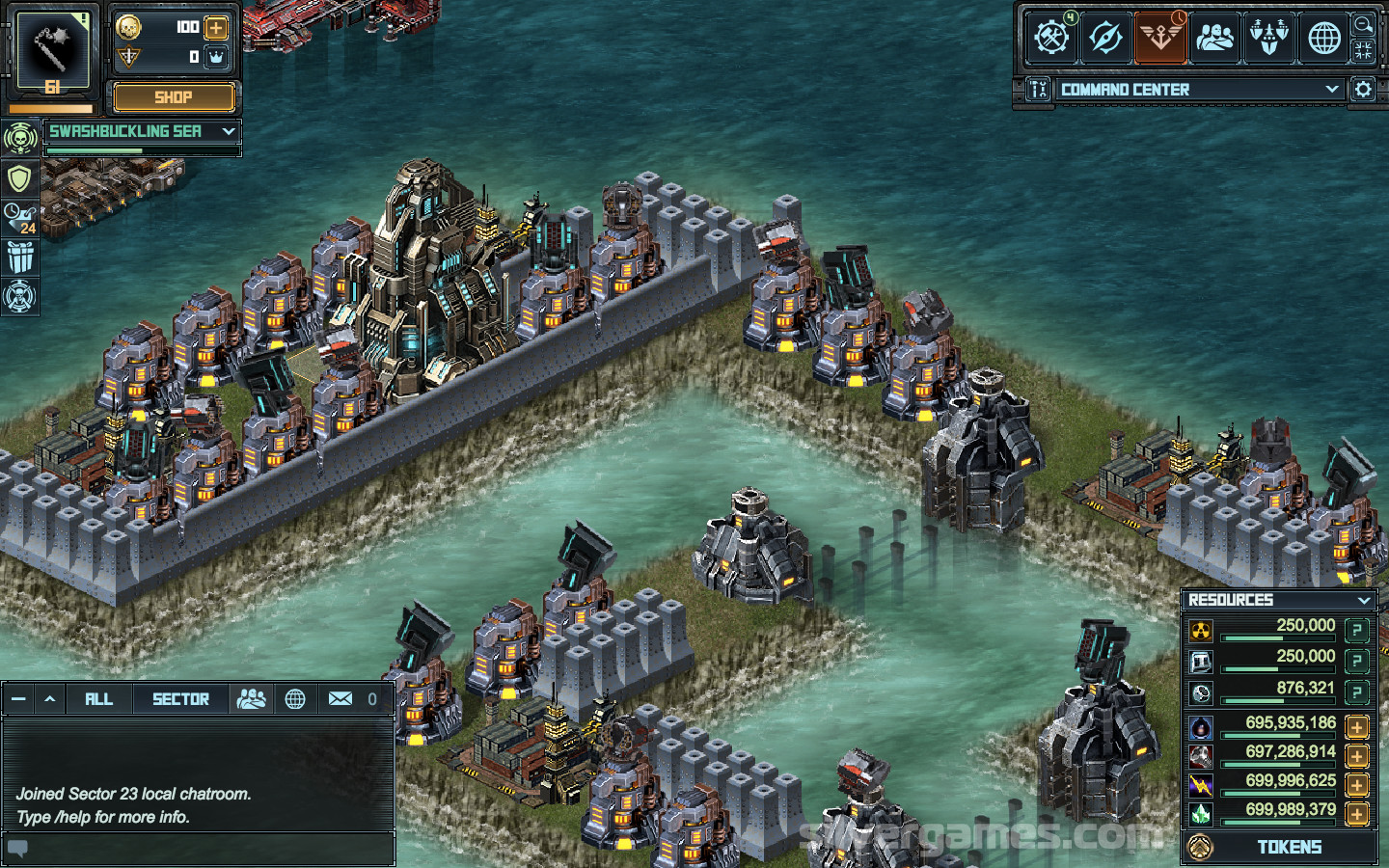The height and width of the screenshot is (868, 1389).
Task: Add more gold skull coins
Action: (217, 27)
